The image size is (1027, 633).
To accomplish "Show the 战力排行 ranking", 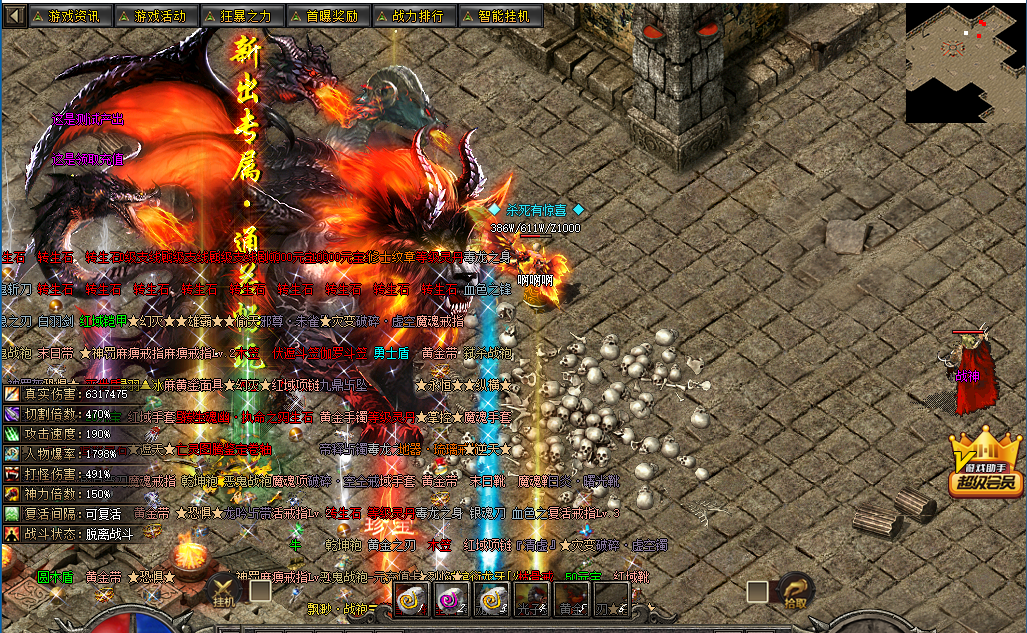I will tap(415, 16).
